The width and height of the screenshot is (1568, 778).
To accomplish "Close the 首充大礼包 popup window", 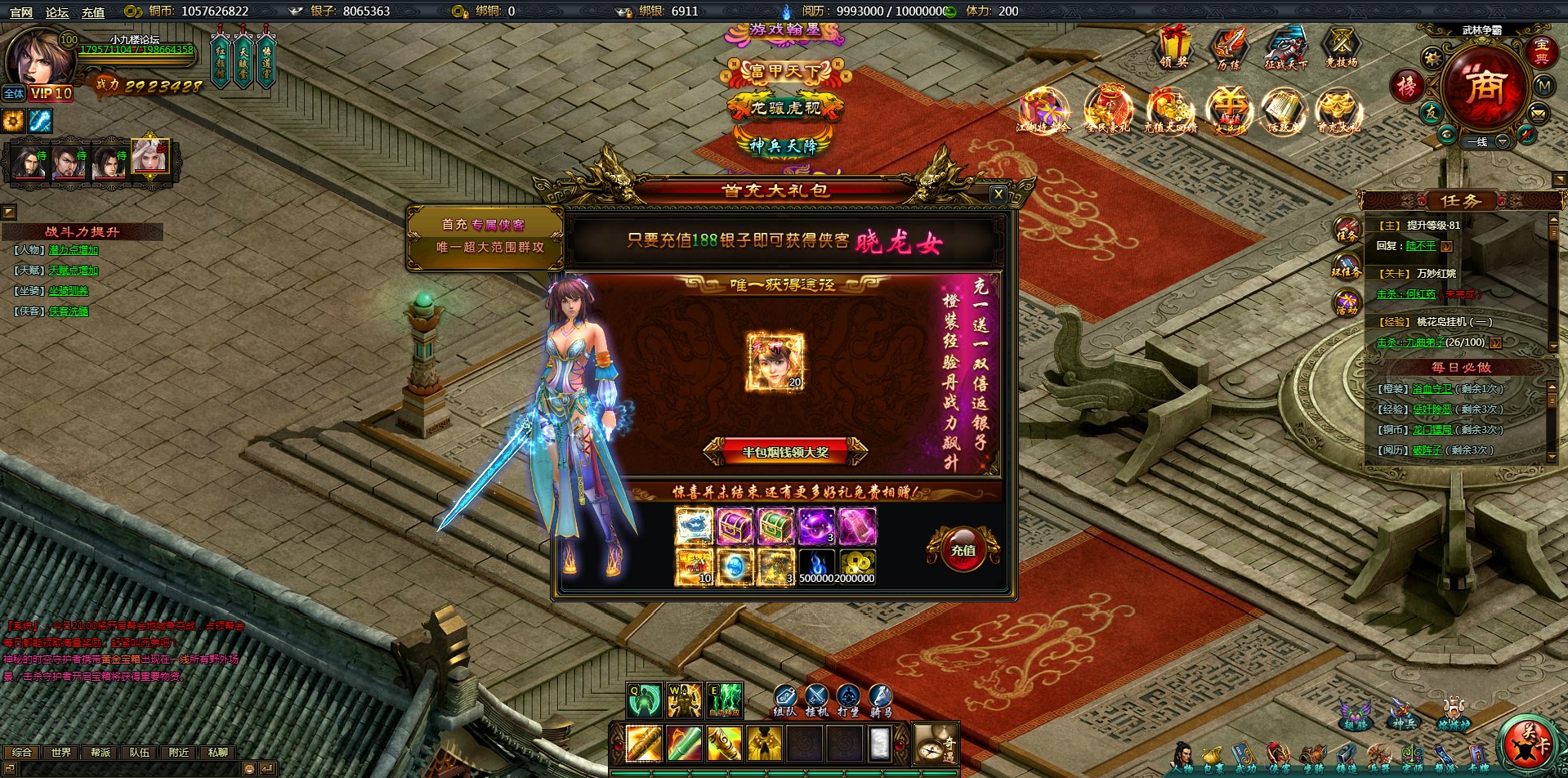I will (998, 194).
